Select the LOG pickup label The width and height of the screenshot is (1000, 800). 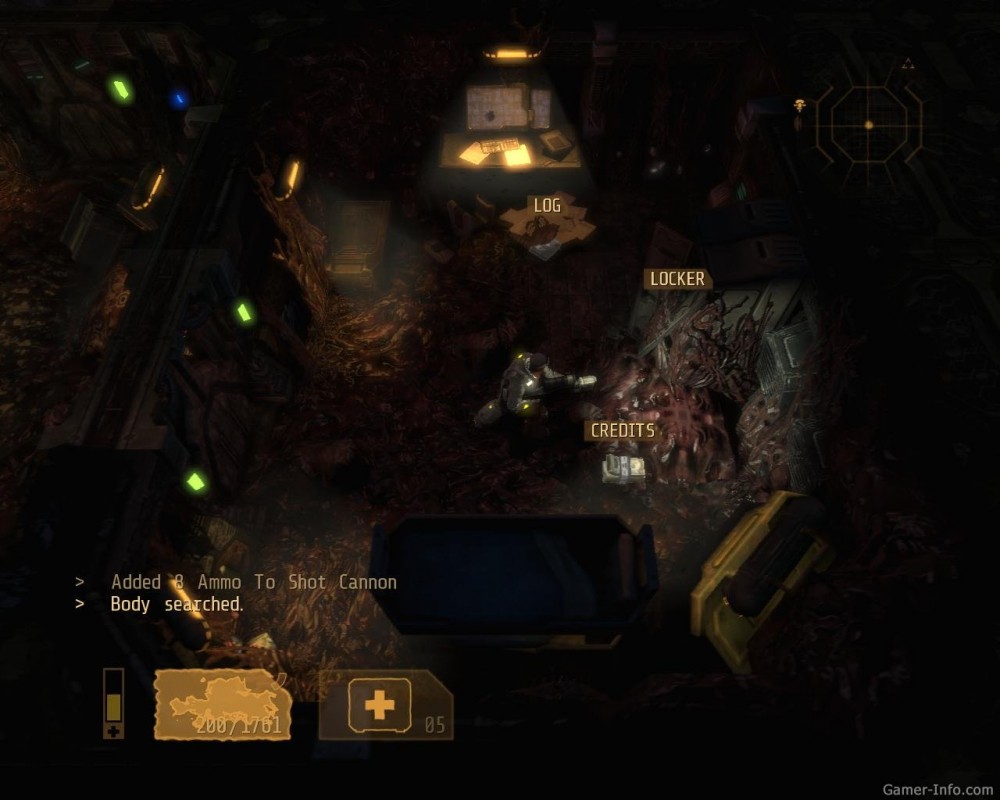(547, 205)
